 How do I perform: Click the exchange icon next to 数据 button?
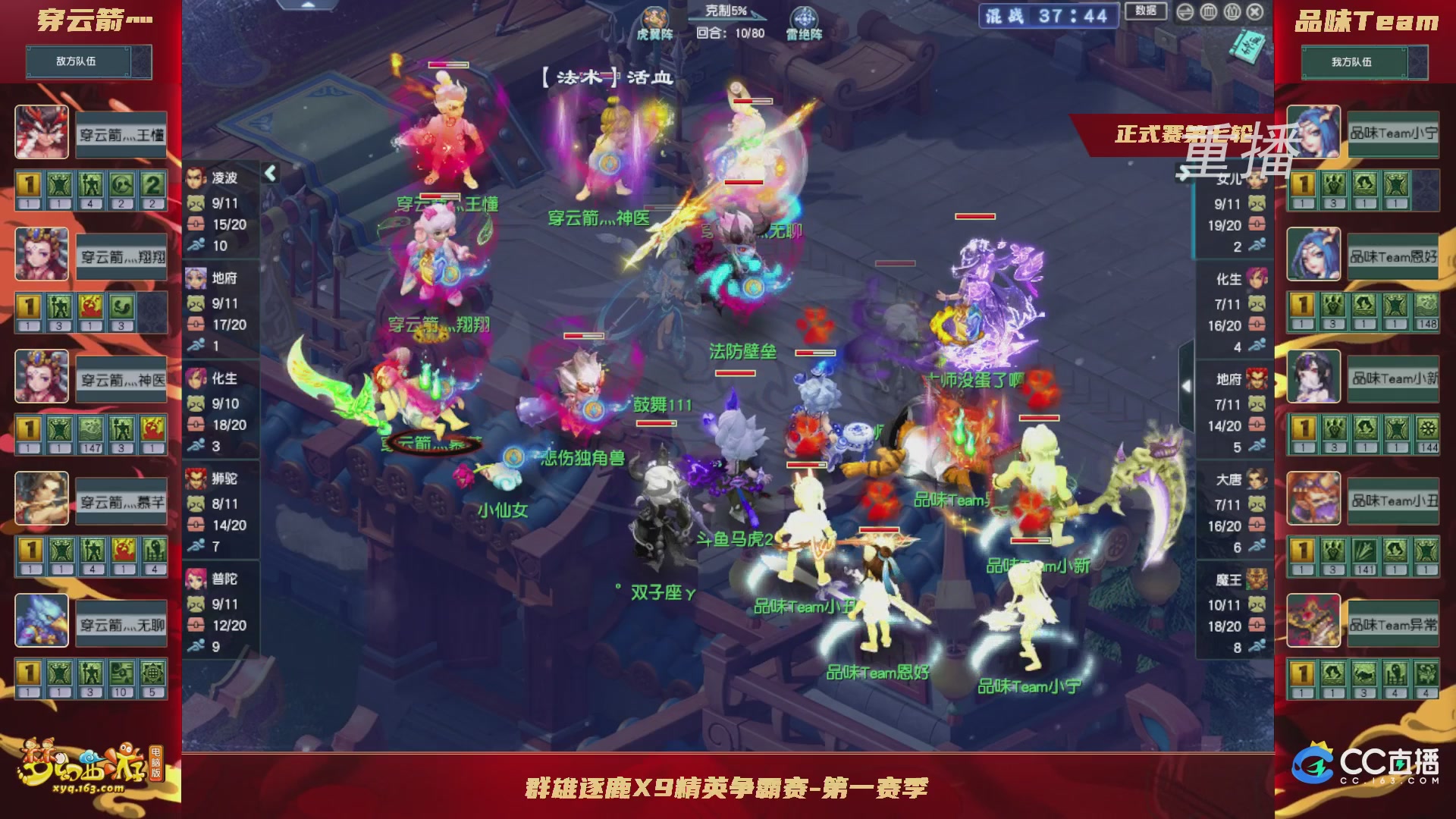click(1185, 13)
